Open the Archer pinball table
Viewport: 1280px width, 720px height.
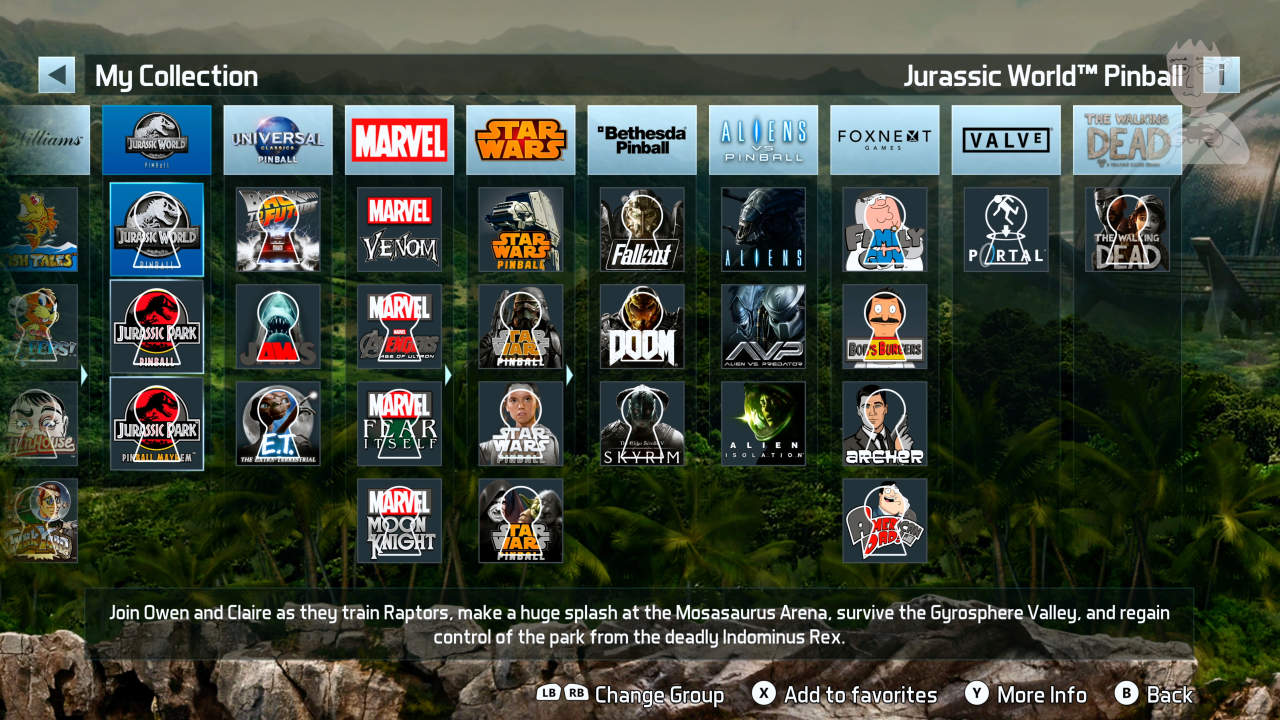click(884, 423)
